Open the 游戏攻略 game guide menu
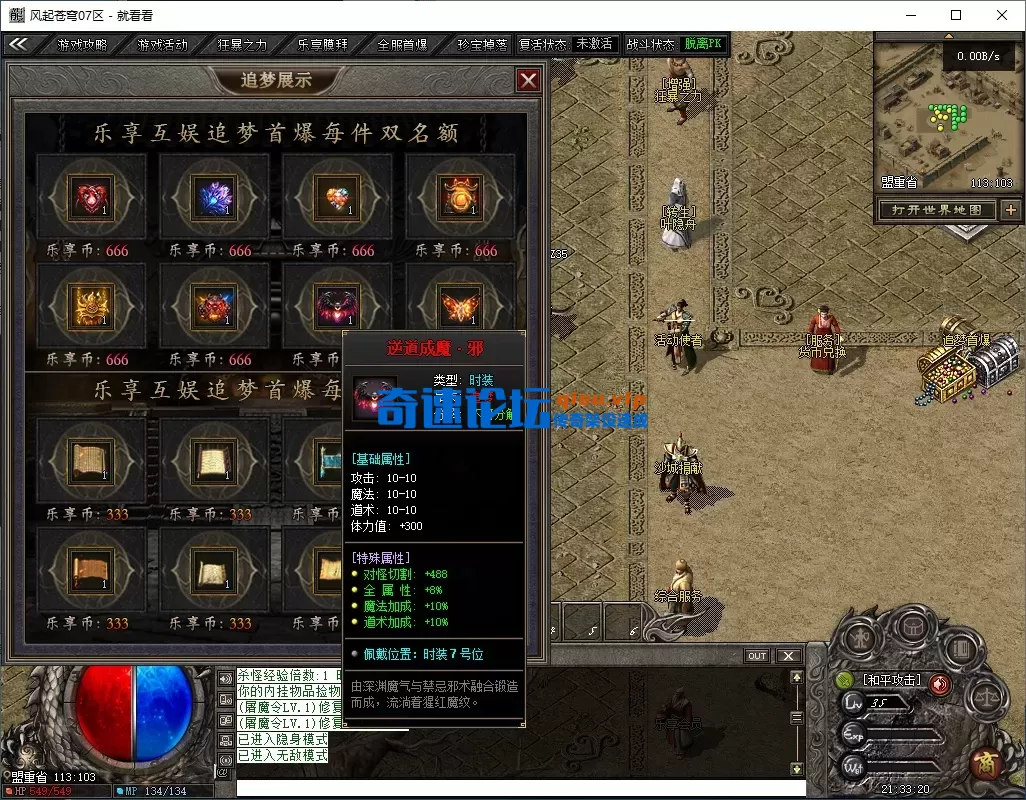 pos(82,45)
